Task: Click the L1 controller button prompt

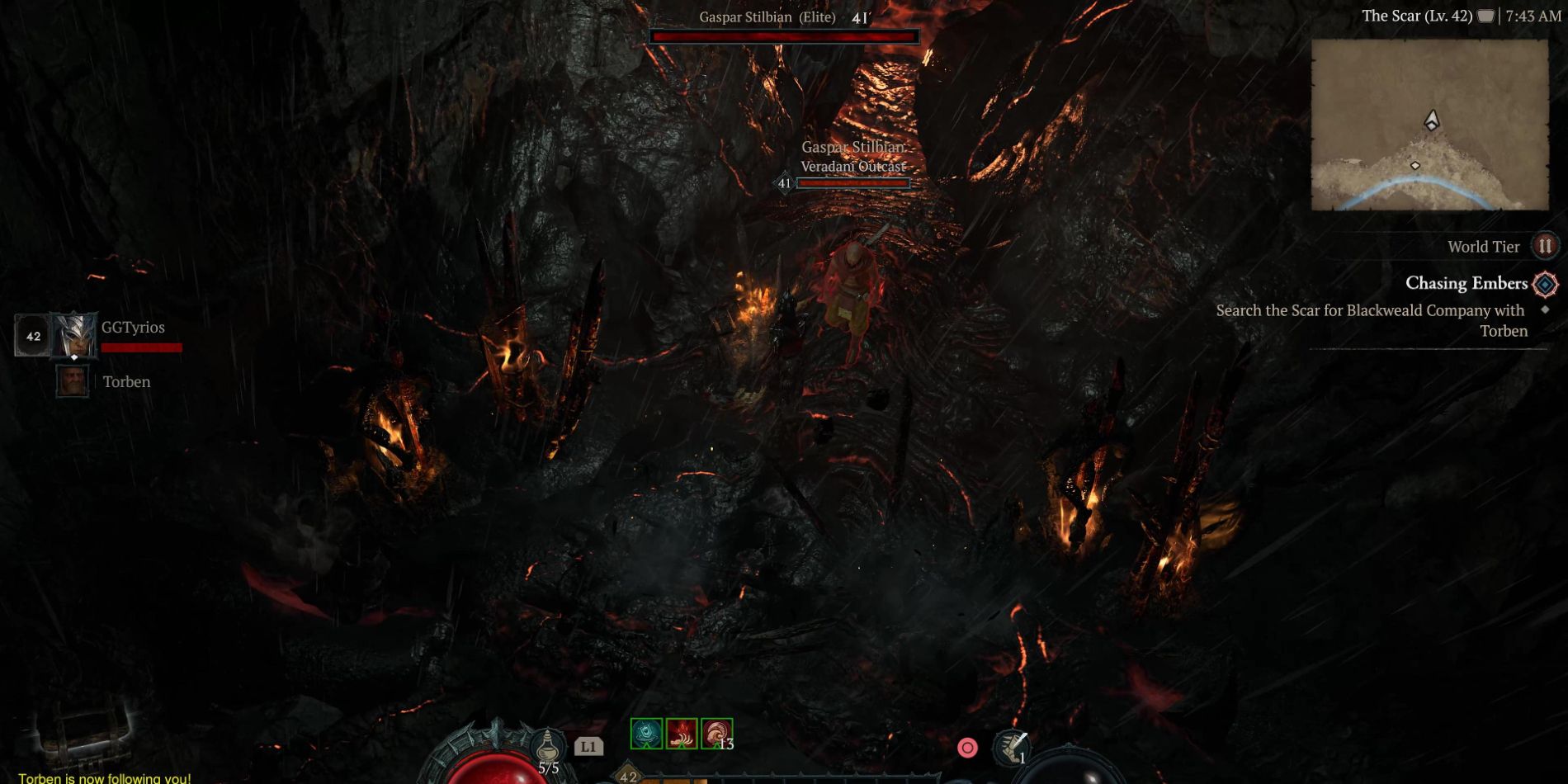Action: 588,745
